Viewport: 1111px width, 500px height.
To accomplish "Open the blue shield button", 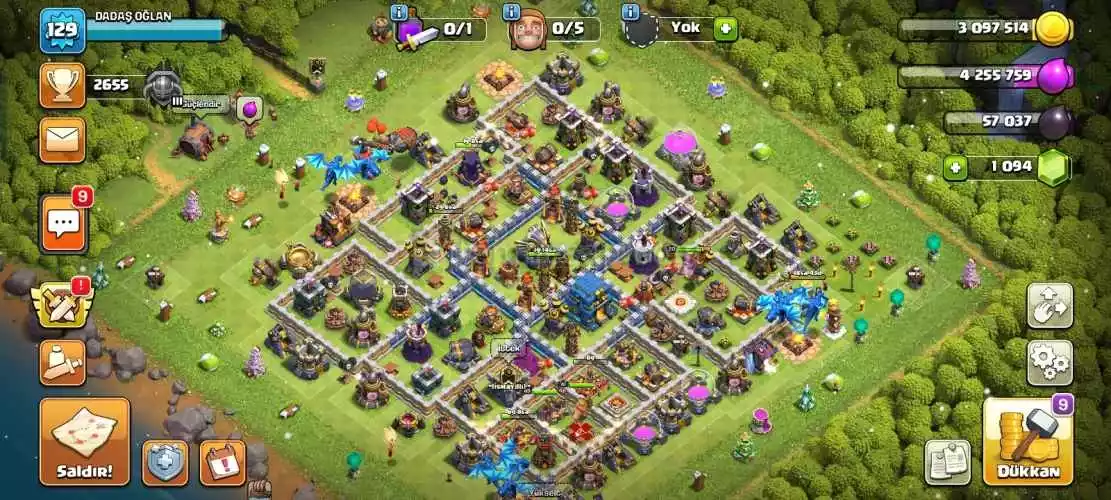I will tap(165, 463).
